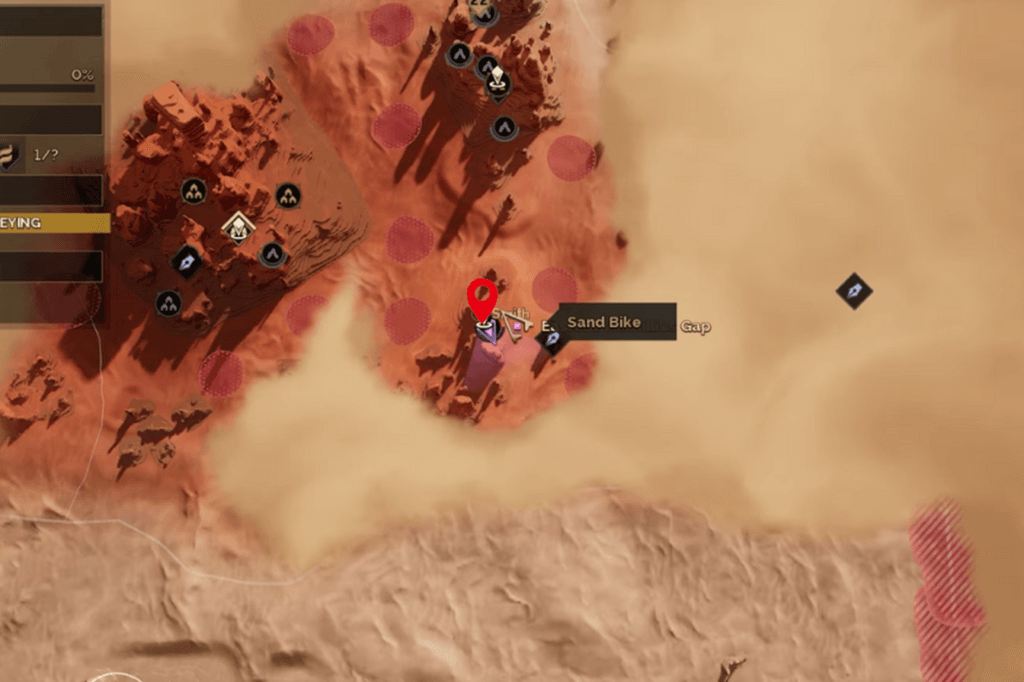Pick the pen-nib diamond marker on the left plateau

coord(187,262)
